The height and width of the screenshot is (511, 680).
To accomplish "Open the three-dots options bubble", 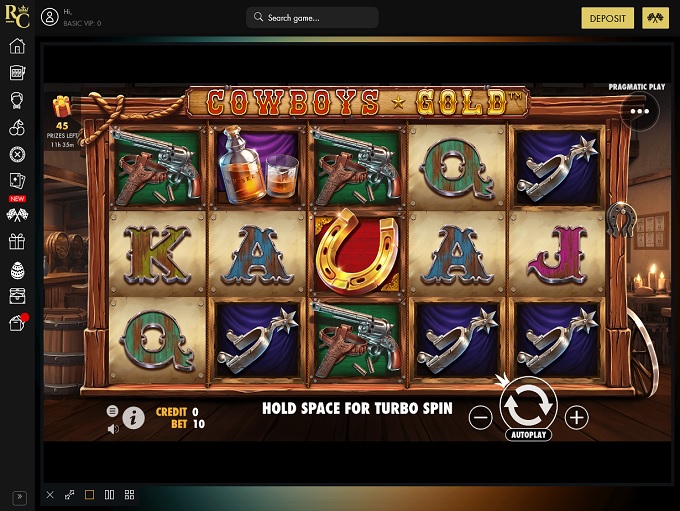I will click(x=639, y=111).
